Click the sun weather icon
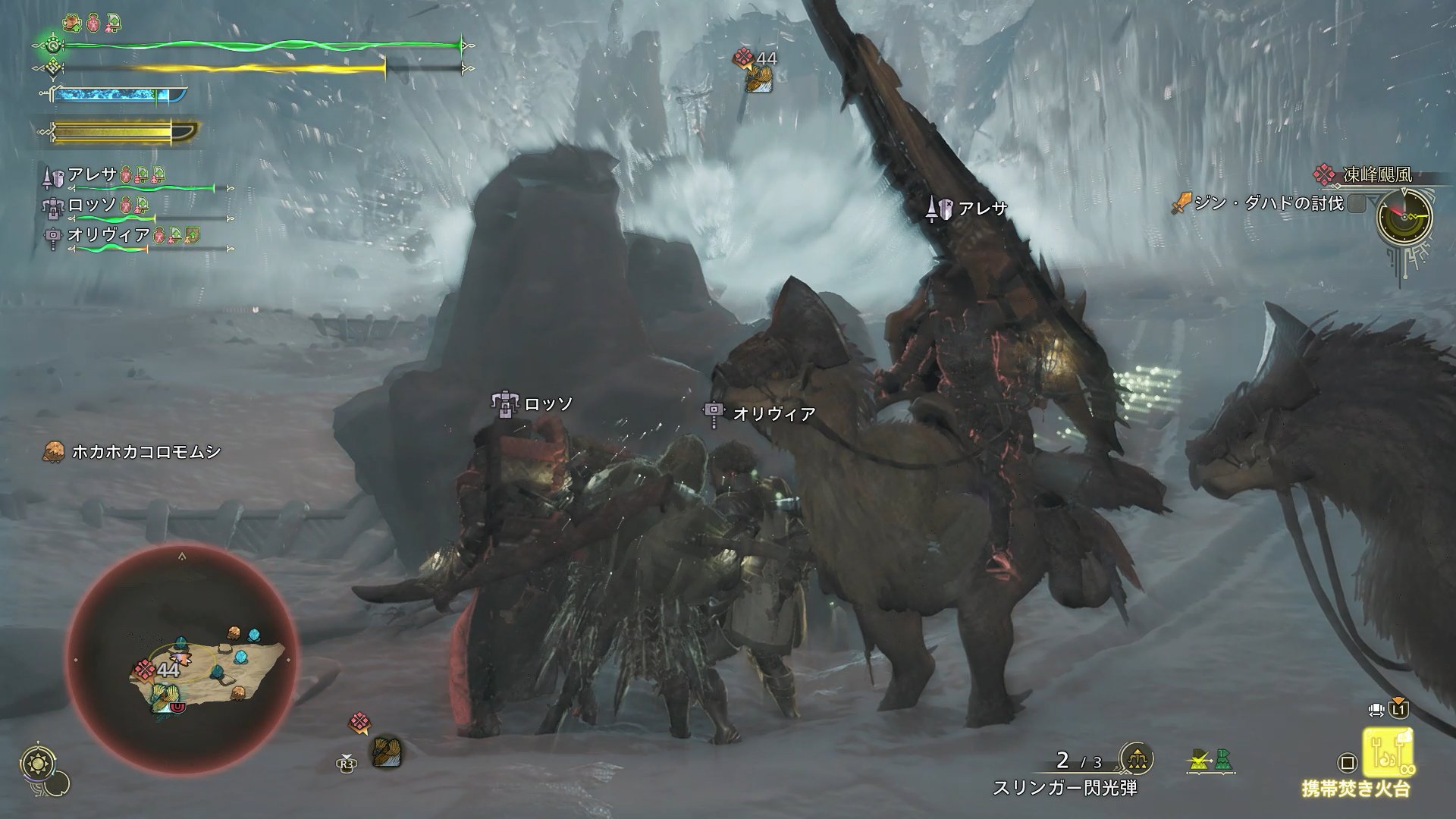 click(x=36, y=762)
